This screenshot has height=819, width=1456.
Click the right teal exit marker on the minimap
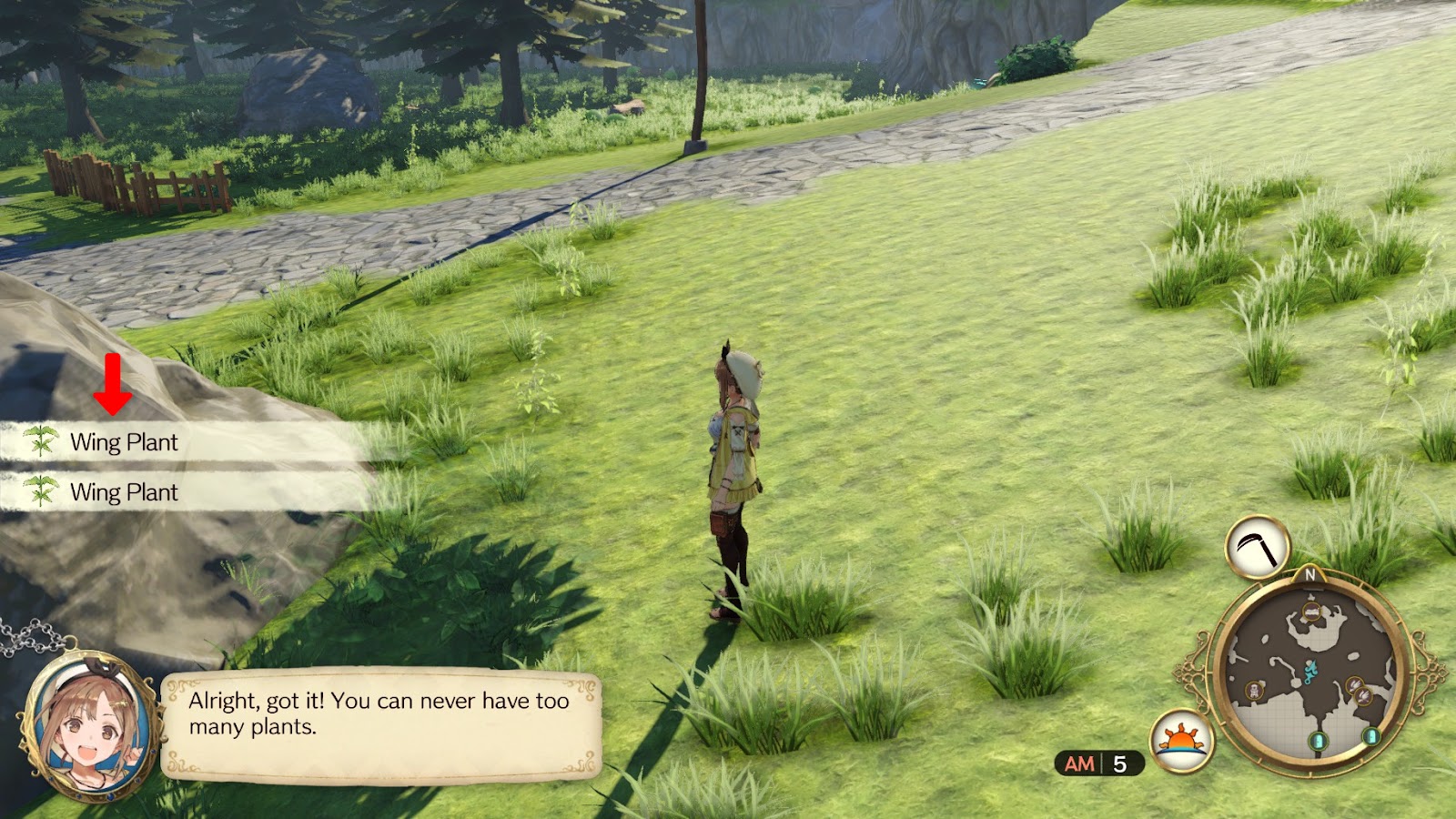(x=1370, y=738)
